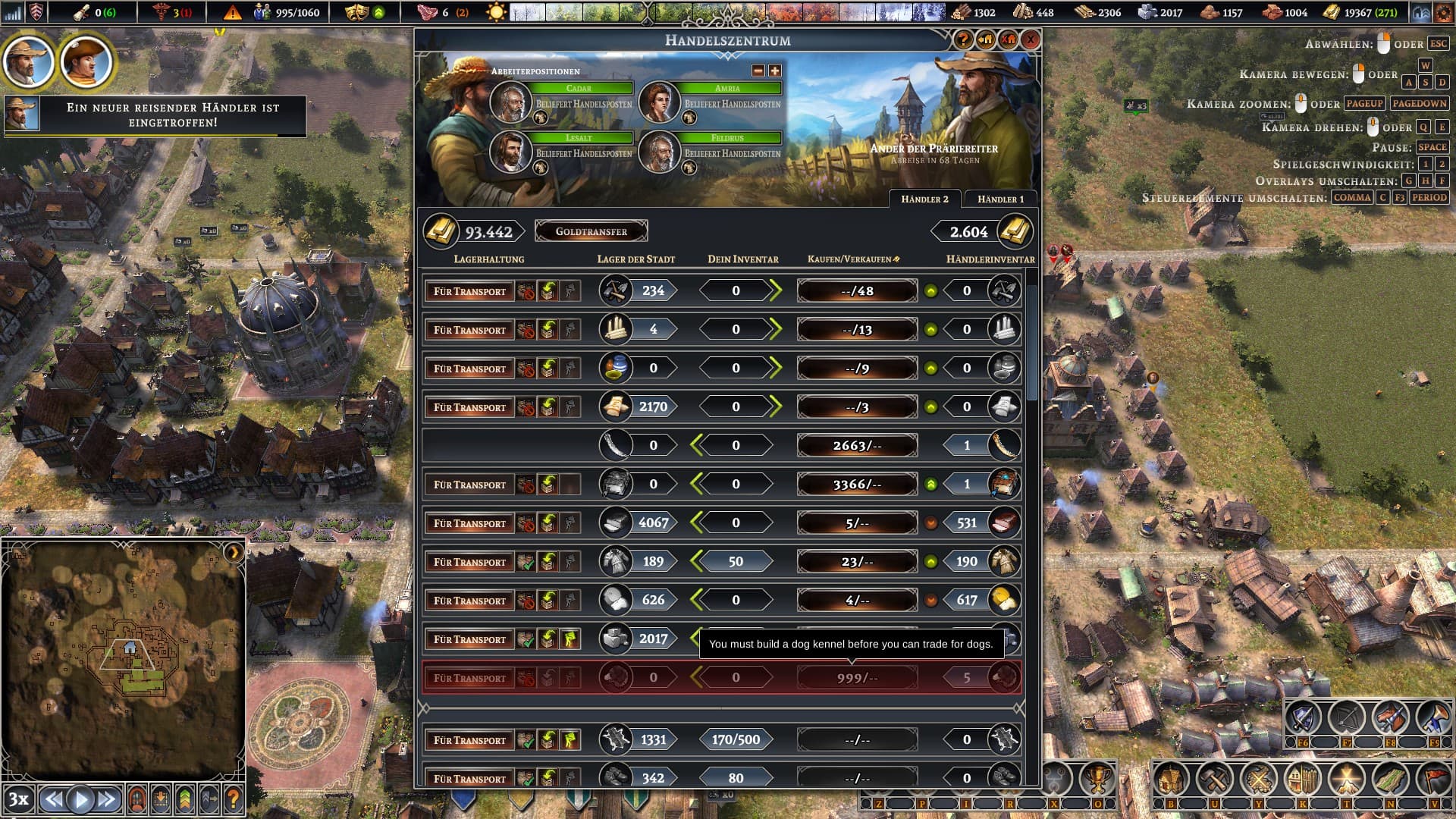
Task: Click the new traveling merchant notification
Action: 155,115
